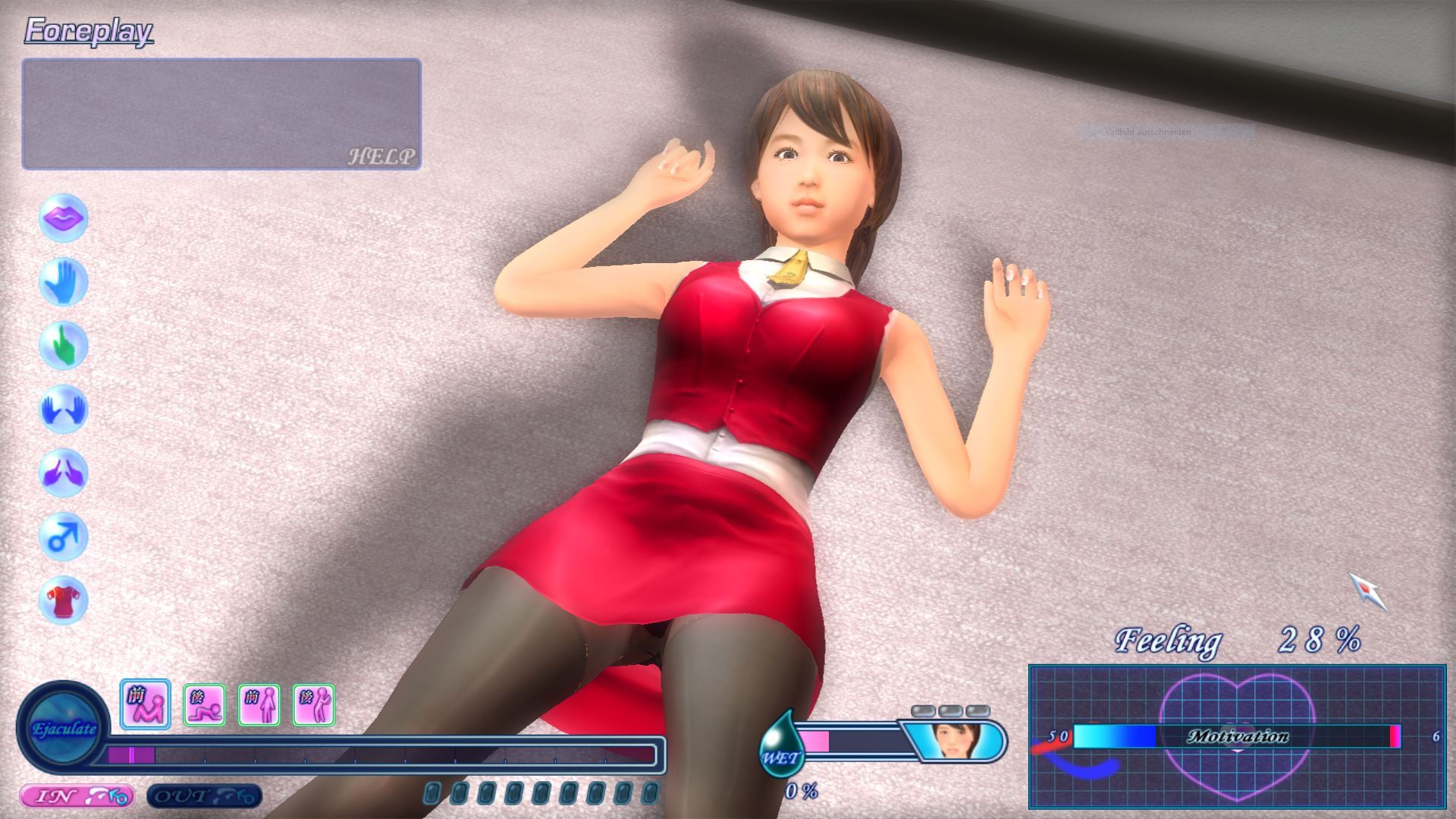
Task: Click the blue male symbol icon
Action: coord(64,537)
